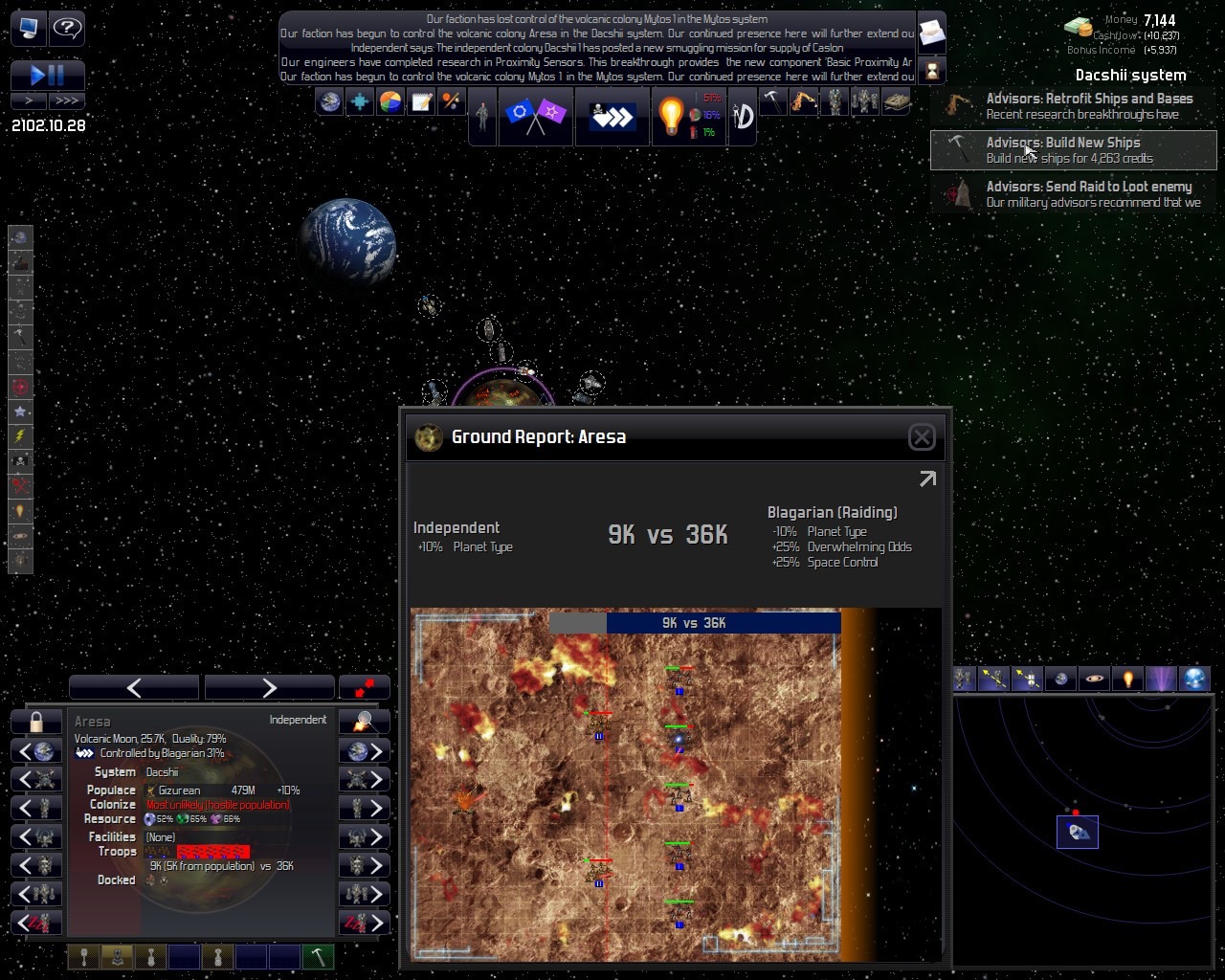Screen dimensions: 1225x980
Task: Click the expand arrow in the Ground Report
Action: coord(927,479)
